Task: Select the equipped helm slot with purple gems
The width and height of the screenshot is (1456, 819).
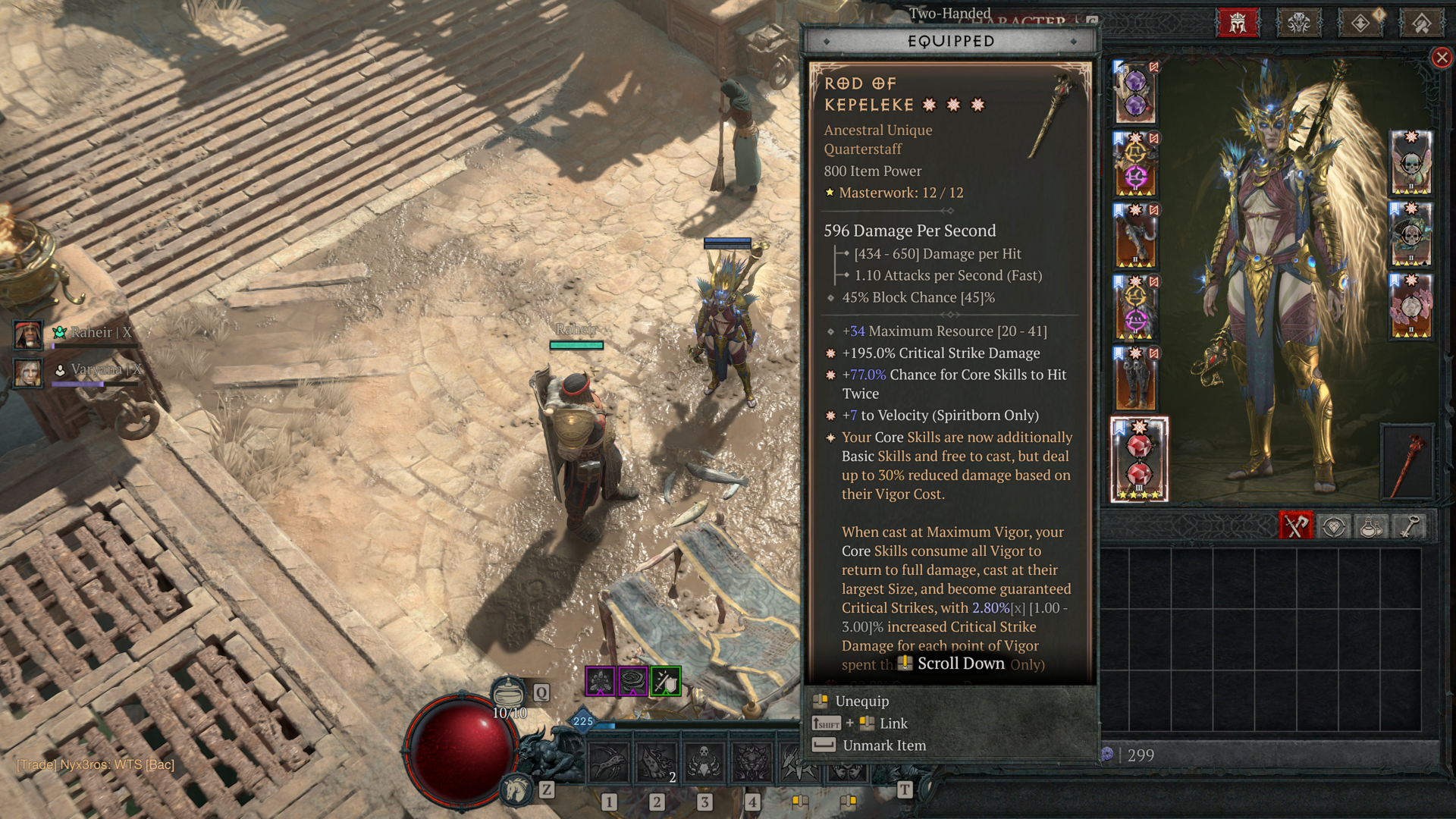Action: click(1135, 93)
